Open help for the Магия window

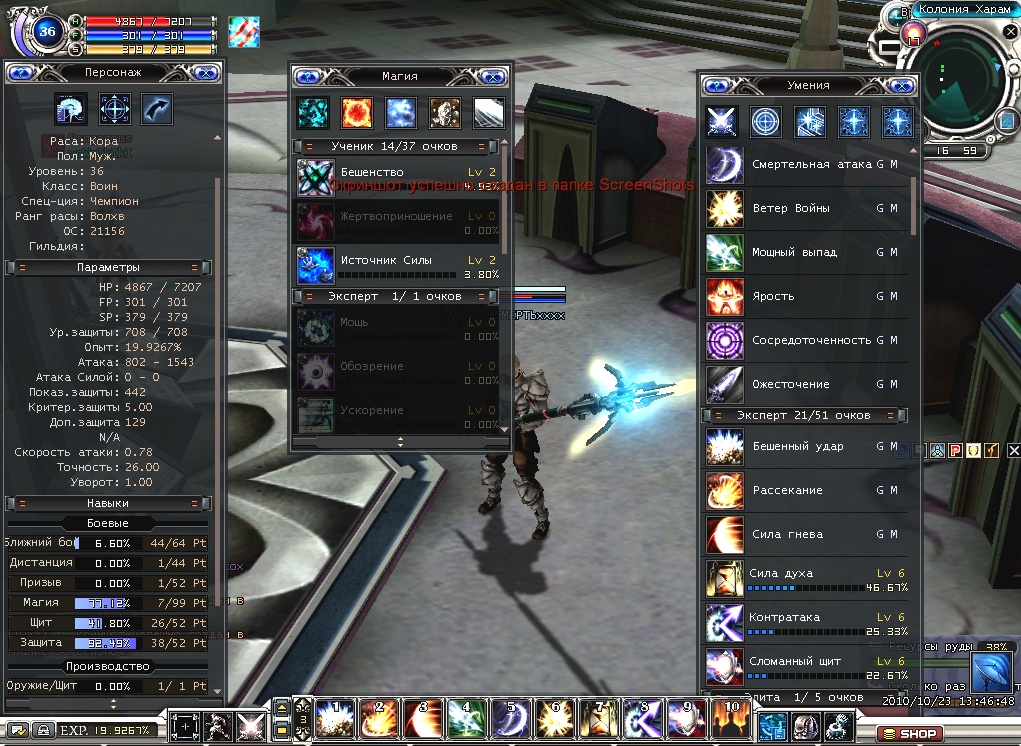pyautogui.click(x=308, y=76)
